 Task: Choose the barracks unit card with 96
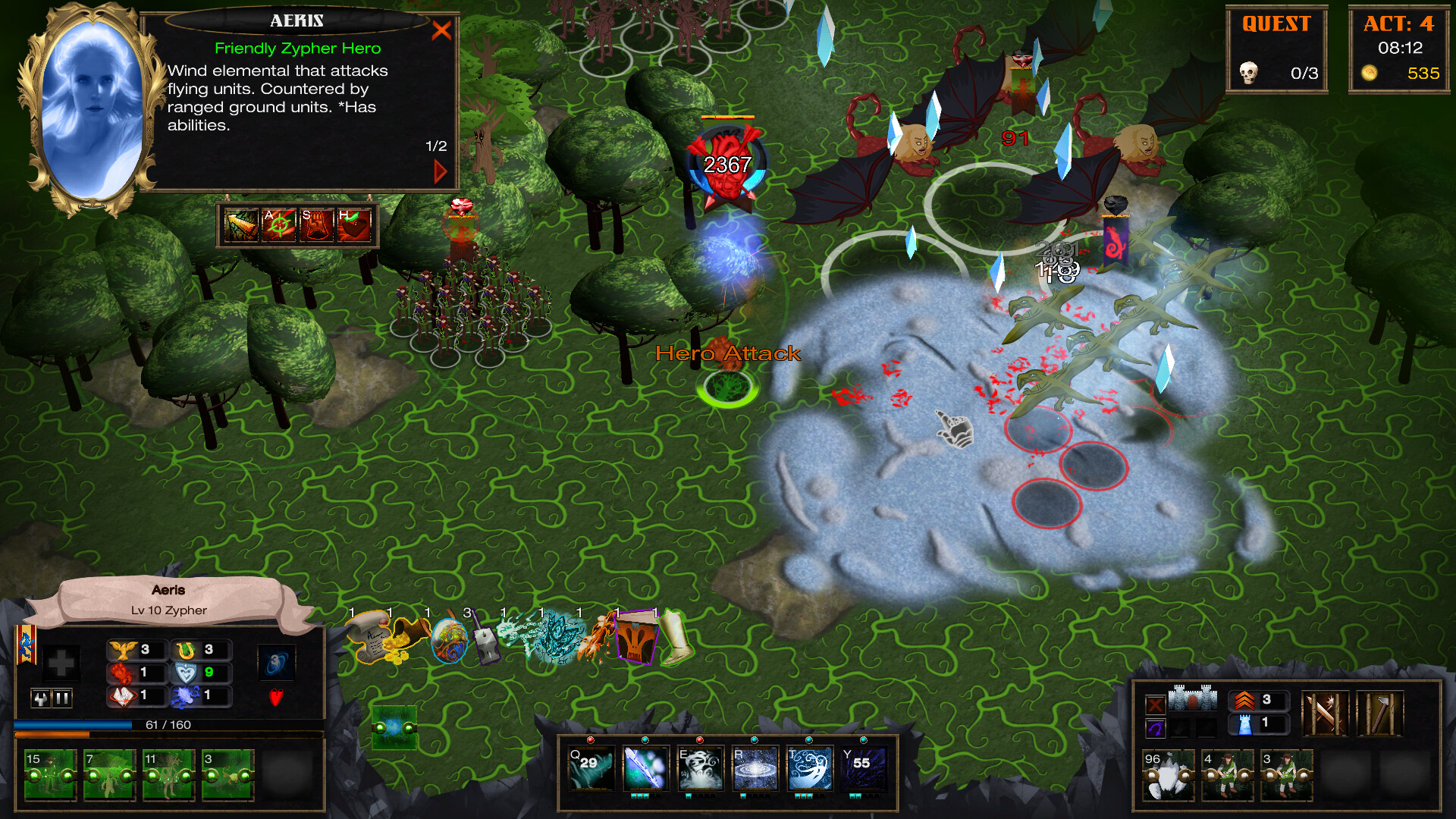point(1169,775)
